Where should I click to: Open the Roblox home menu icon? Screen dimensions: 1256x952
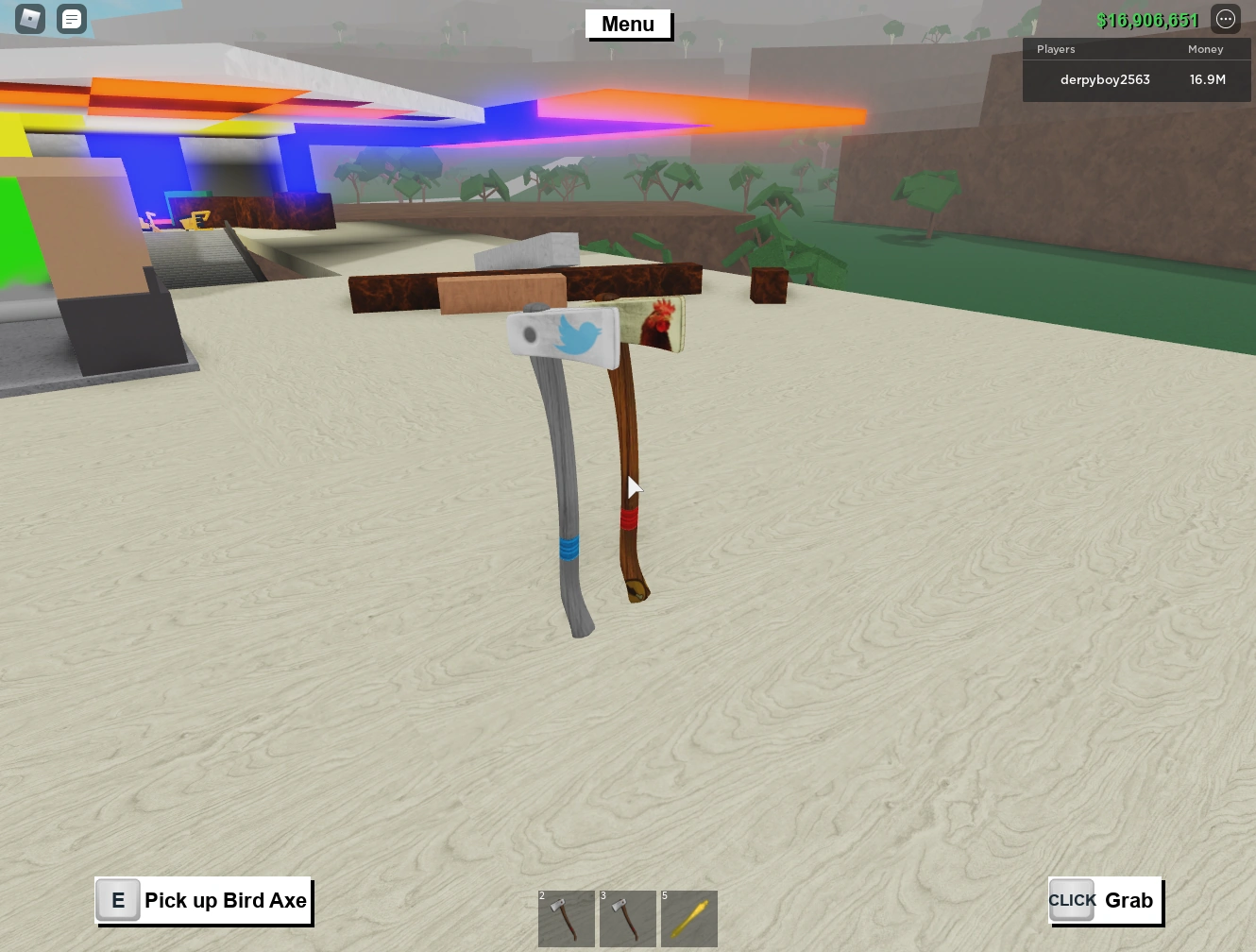coord(29,18)
